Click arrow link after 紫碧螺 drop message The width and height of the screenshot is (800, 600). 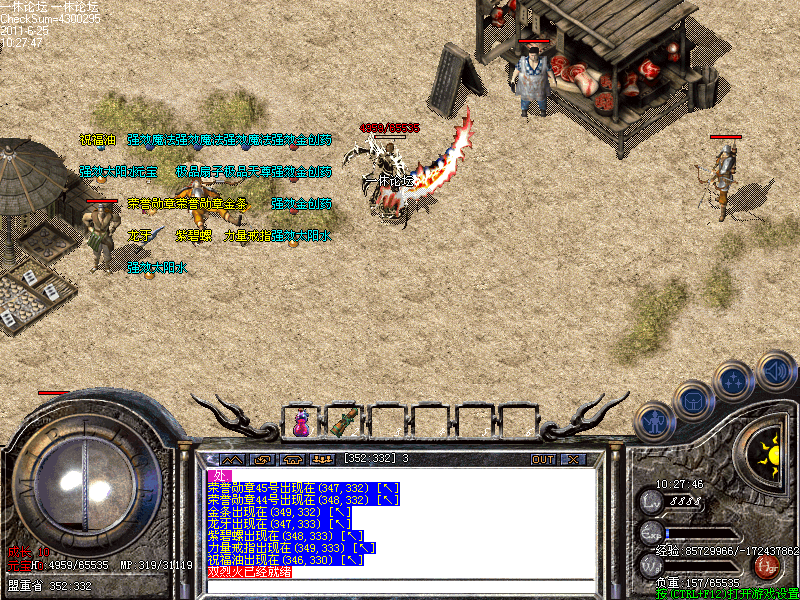tap(354, 536)
